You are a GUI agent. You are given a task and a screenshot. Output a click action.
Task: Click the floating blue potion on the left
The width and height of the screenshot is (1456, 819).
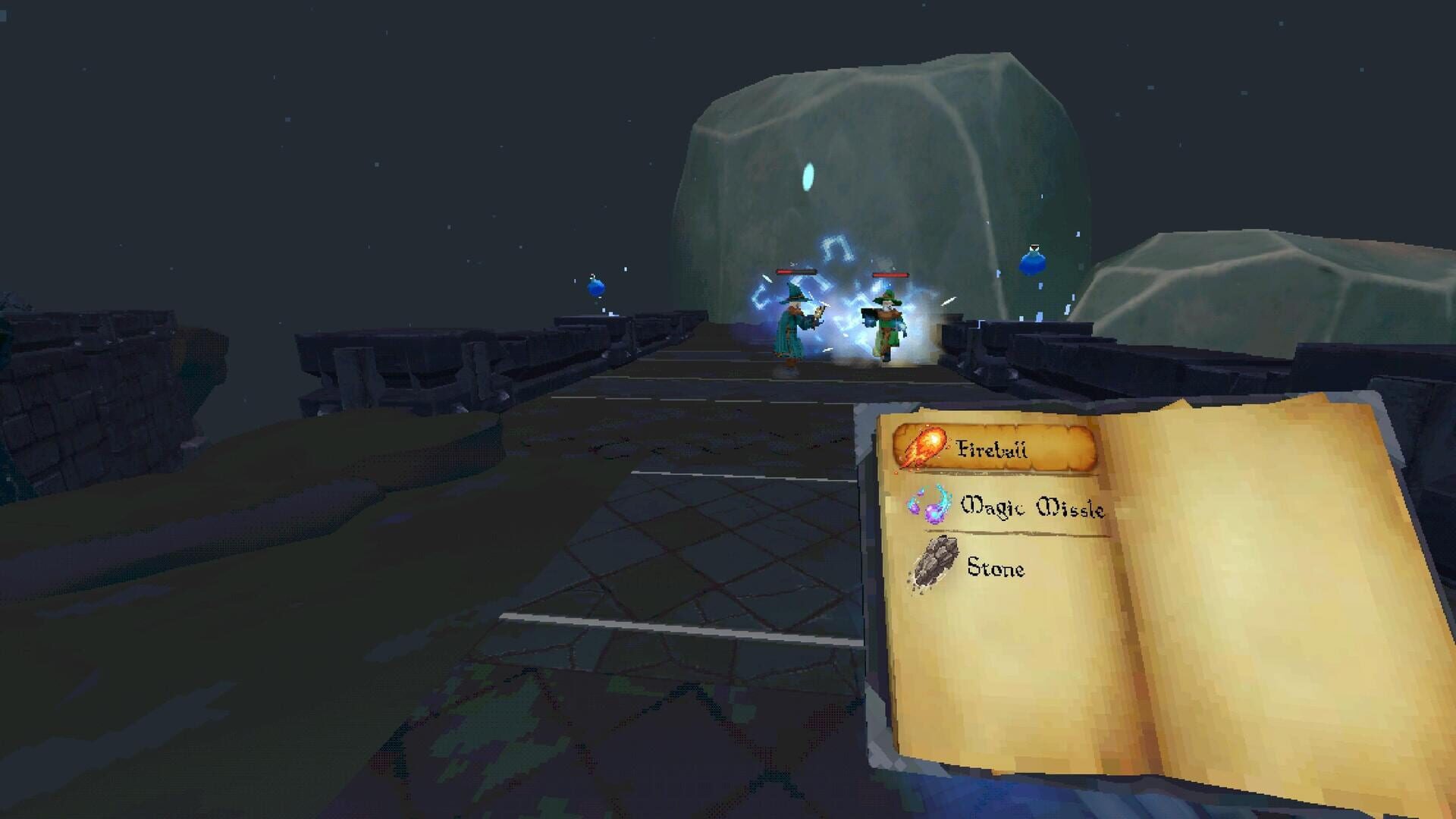pyautogui.click(x=595, y=287)
